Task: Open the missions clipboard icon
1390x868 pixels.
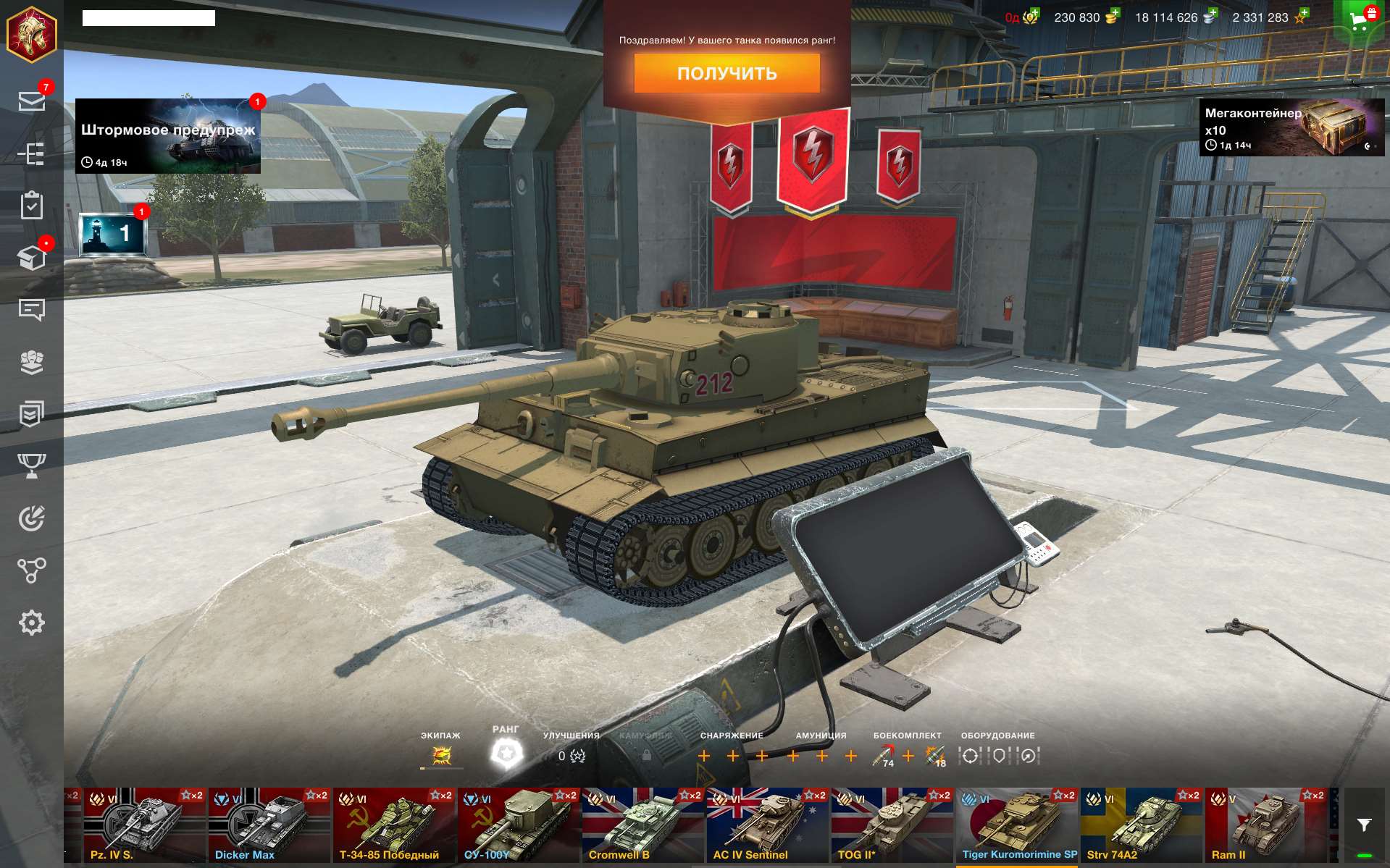Action: 33,207
